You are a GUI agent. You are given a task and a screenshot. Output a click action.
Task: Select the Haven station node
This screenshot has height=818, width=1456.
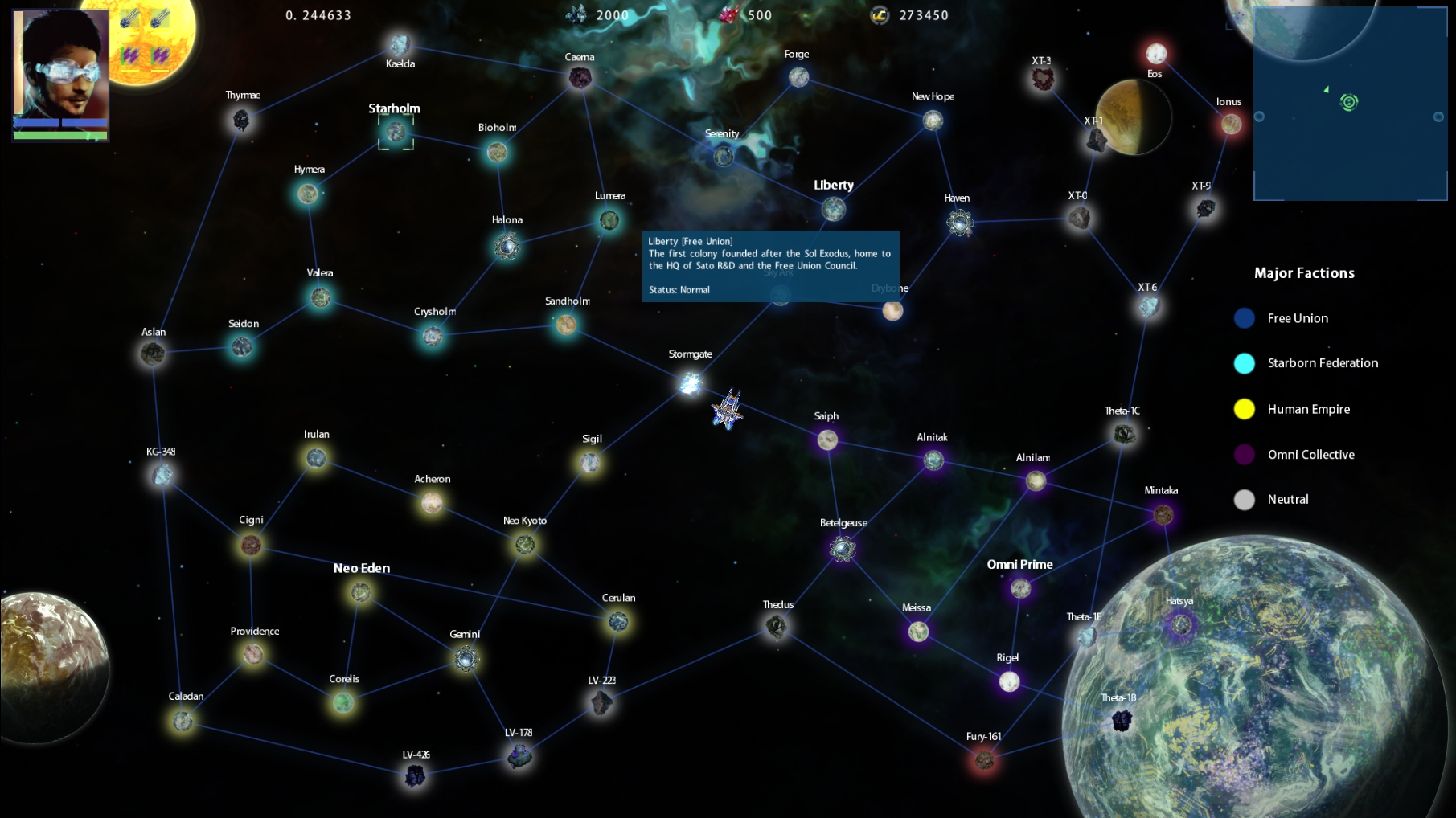pos(959,223)
